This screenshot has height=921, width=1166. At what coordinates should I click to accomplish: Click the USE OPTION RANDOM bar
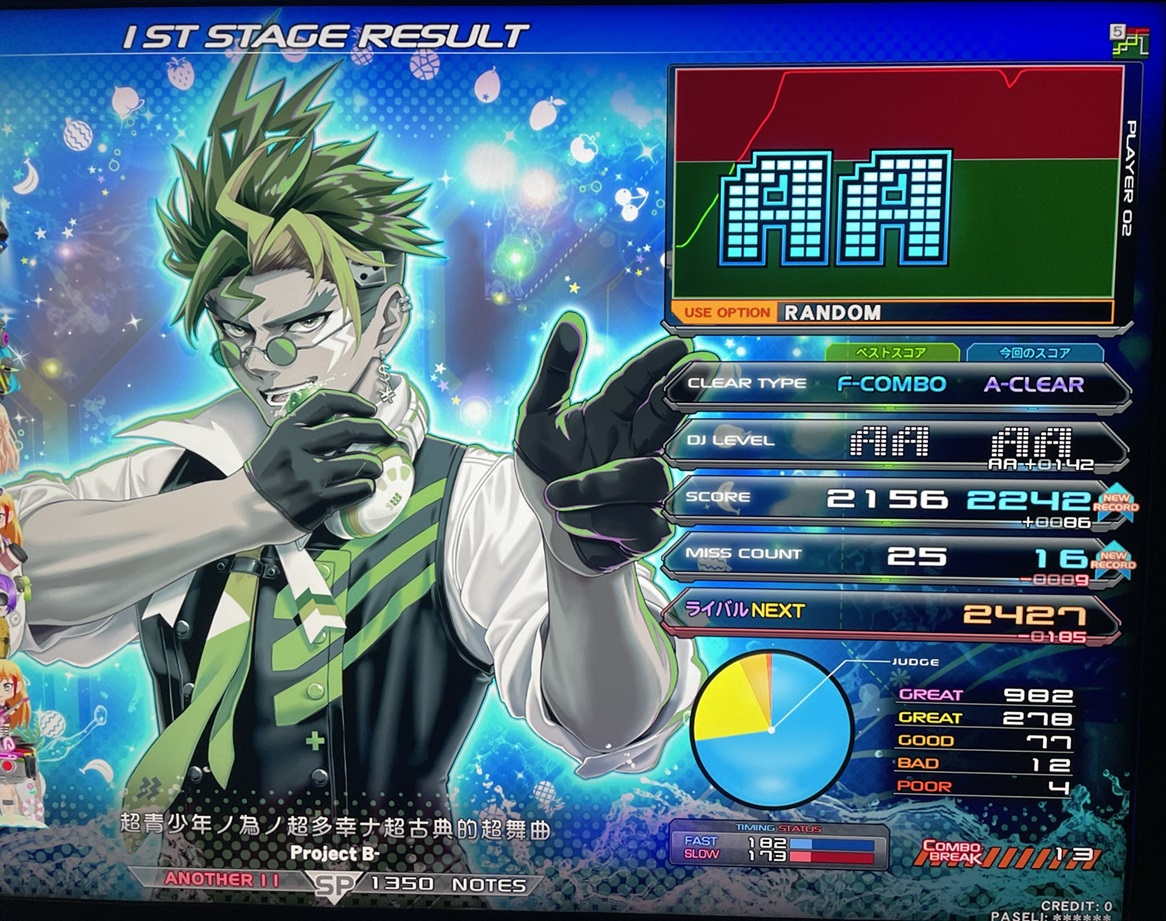pos(896,312)
